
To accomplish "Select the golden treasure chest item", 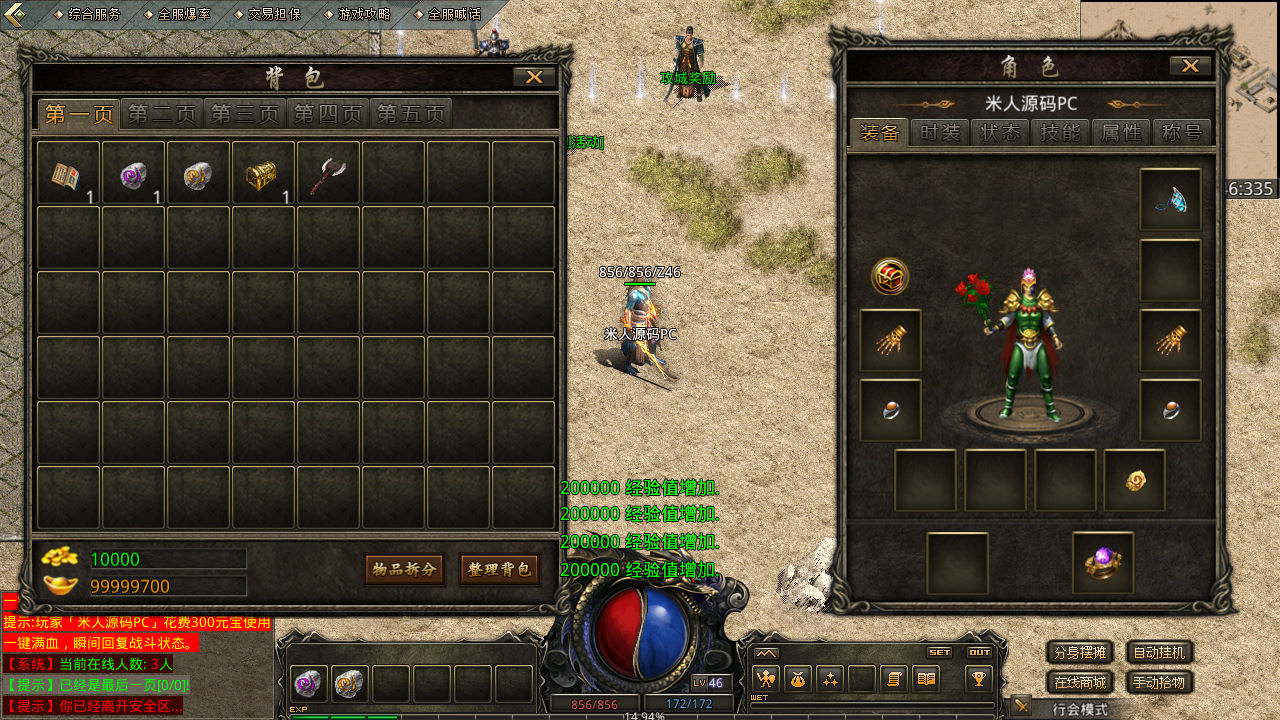I will (x=262, y=173).
